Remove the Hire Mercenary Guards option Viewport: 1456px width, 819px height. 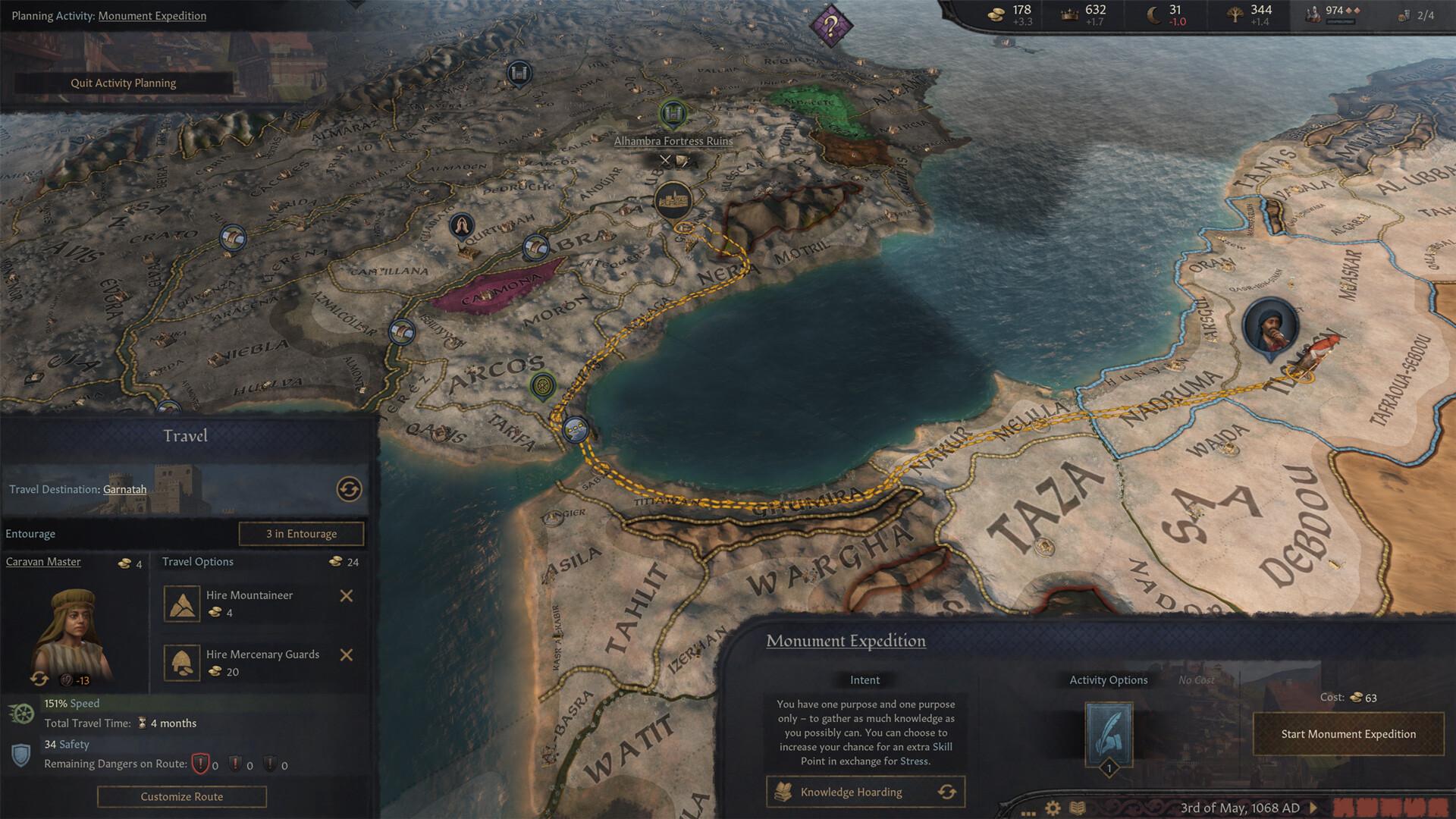coord(348,654)
